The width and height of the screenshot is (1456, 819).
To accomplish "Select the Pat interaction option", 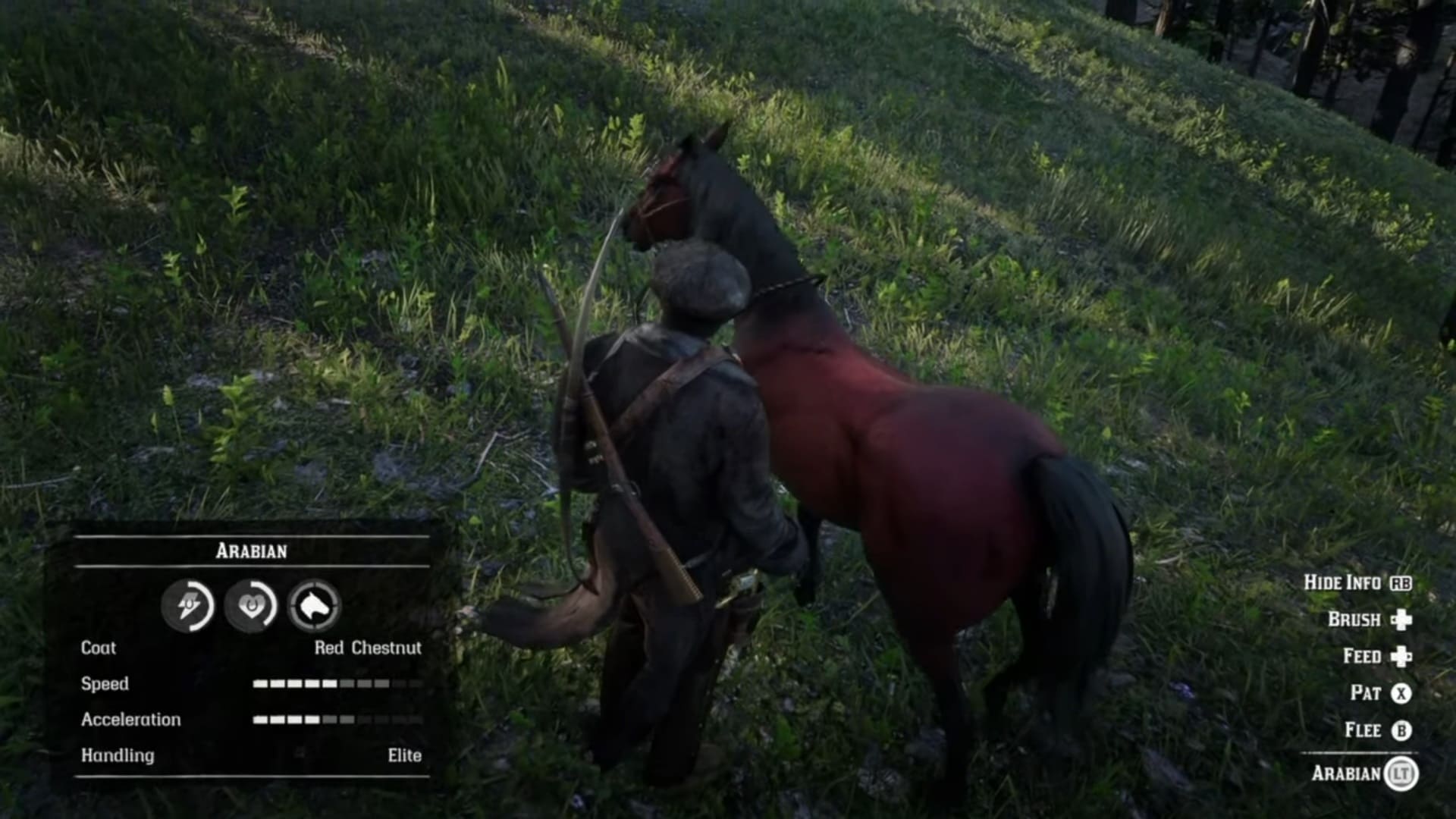I will [x=1365, y=693].
